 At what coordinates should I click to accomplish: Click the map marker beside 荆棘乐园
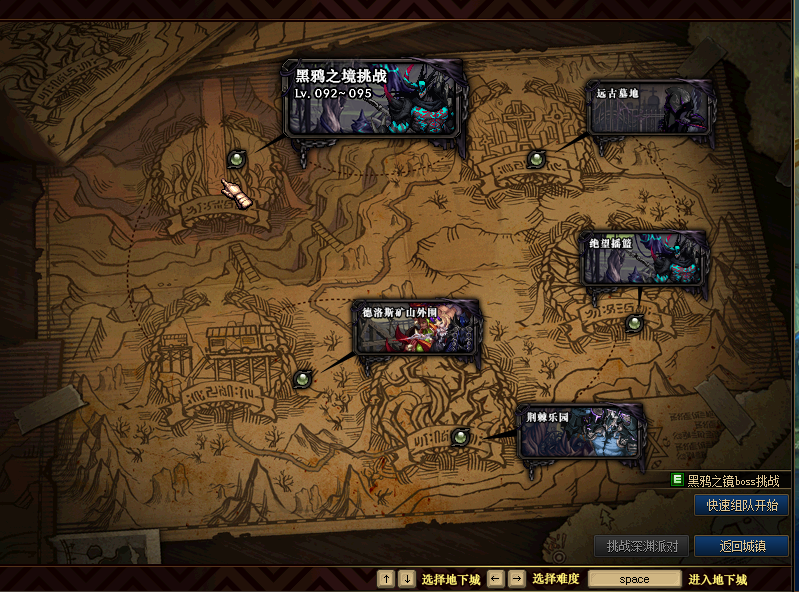pyautogui.click(x=460, y=437)
